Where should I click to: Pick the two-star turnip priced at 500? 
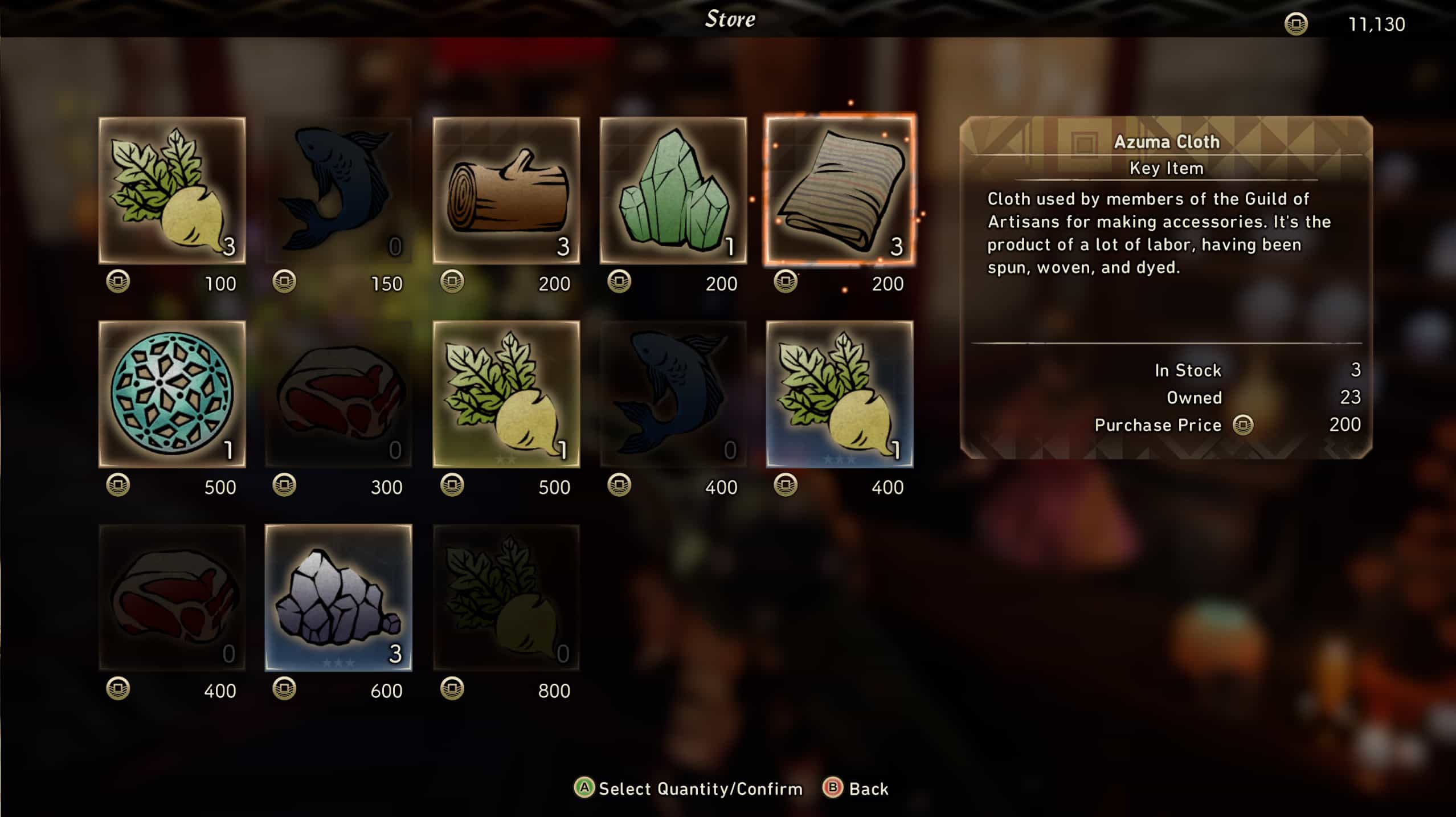pos(506,394)
